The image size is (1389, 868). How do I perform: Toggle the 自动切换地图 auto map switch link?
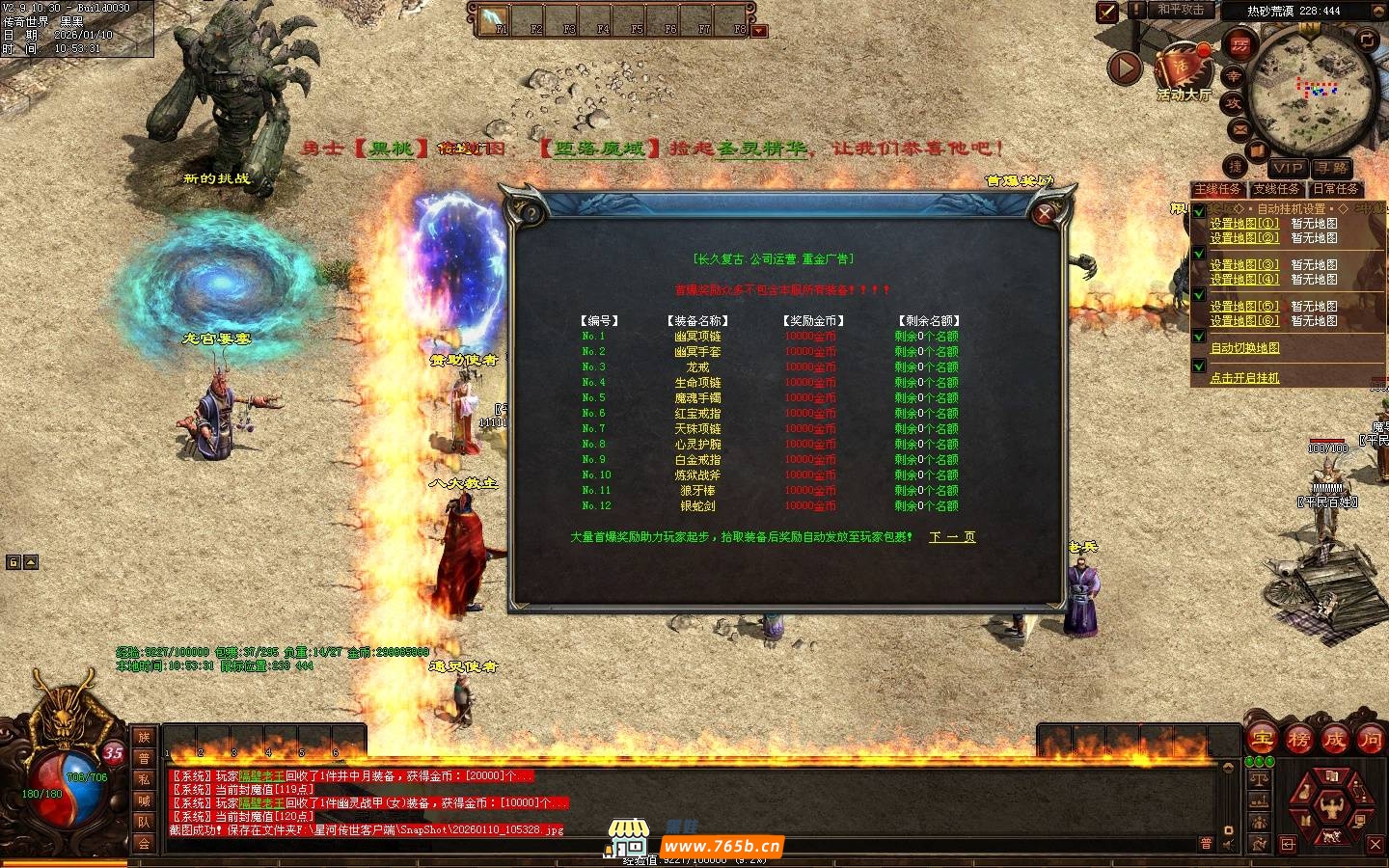click(x=1244, y=348)
